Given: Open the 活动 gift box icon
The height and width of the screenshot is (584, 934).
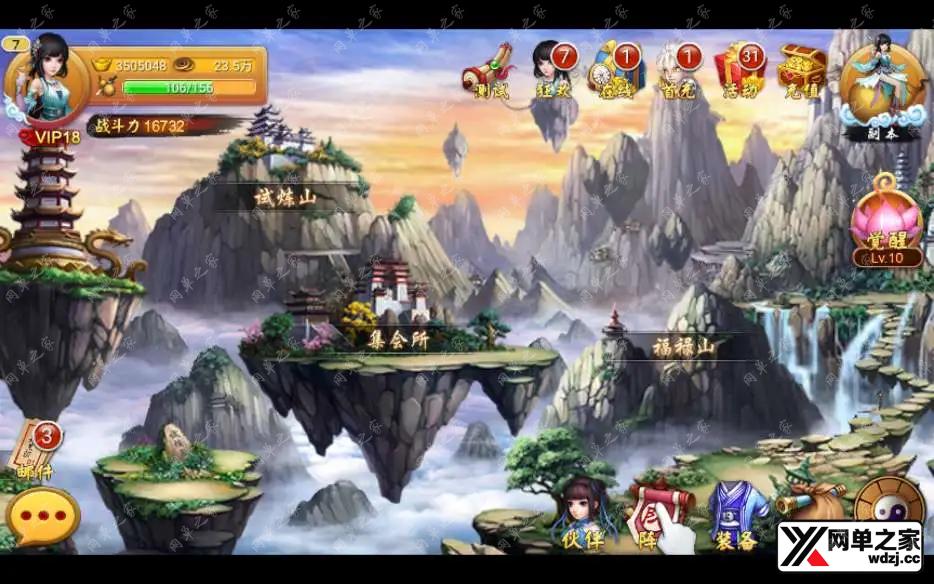Looking at the screenshot, I should pos(740,70).
